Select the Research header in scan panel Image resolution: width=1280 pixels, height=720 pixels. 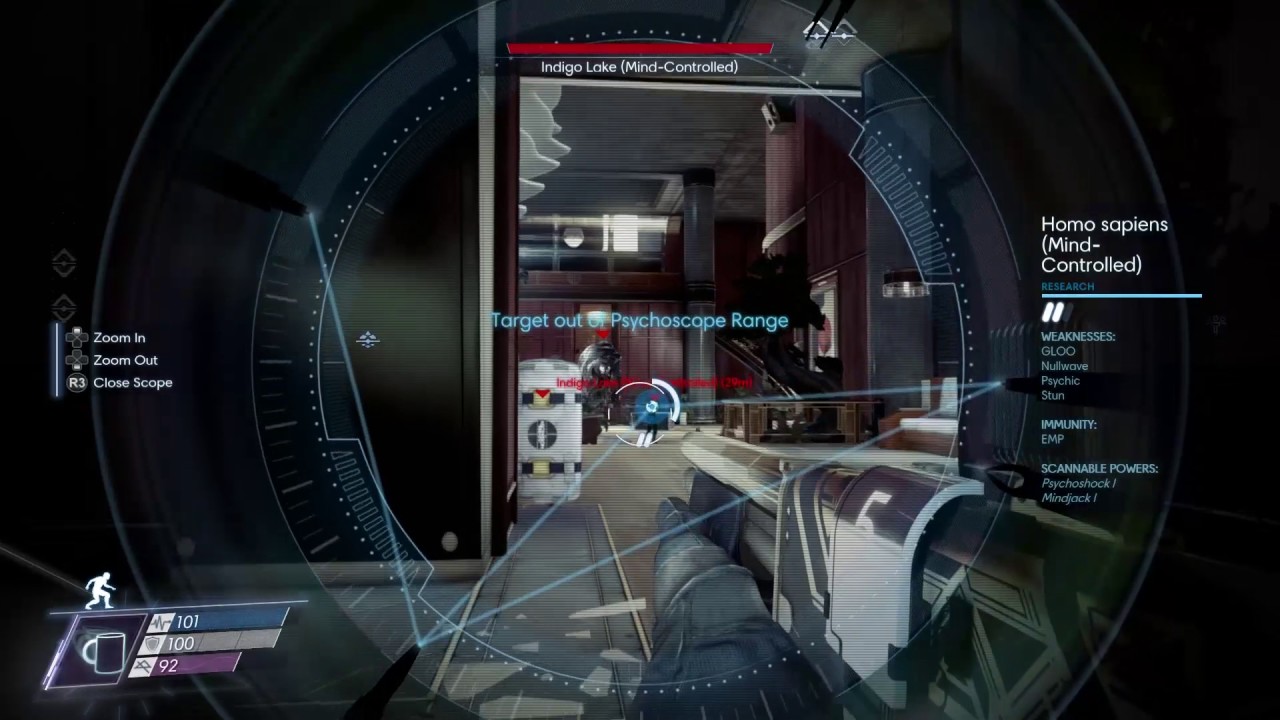pyautogui.click(x=1067, y=287)
